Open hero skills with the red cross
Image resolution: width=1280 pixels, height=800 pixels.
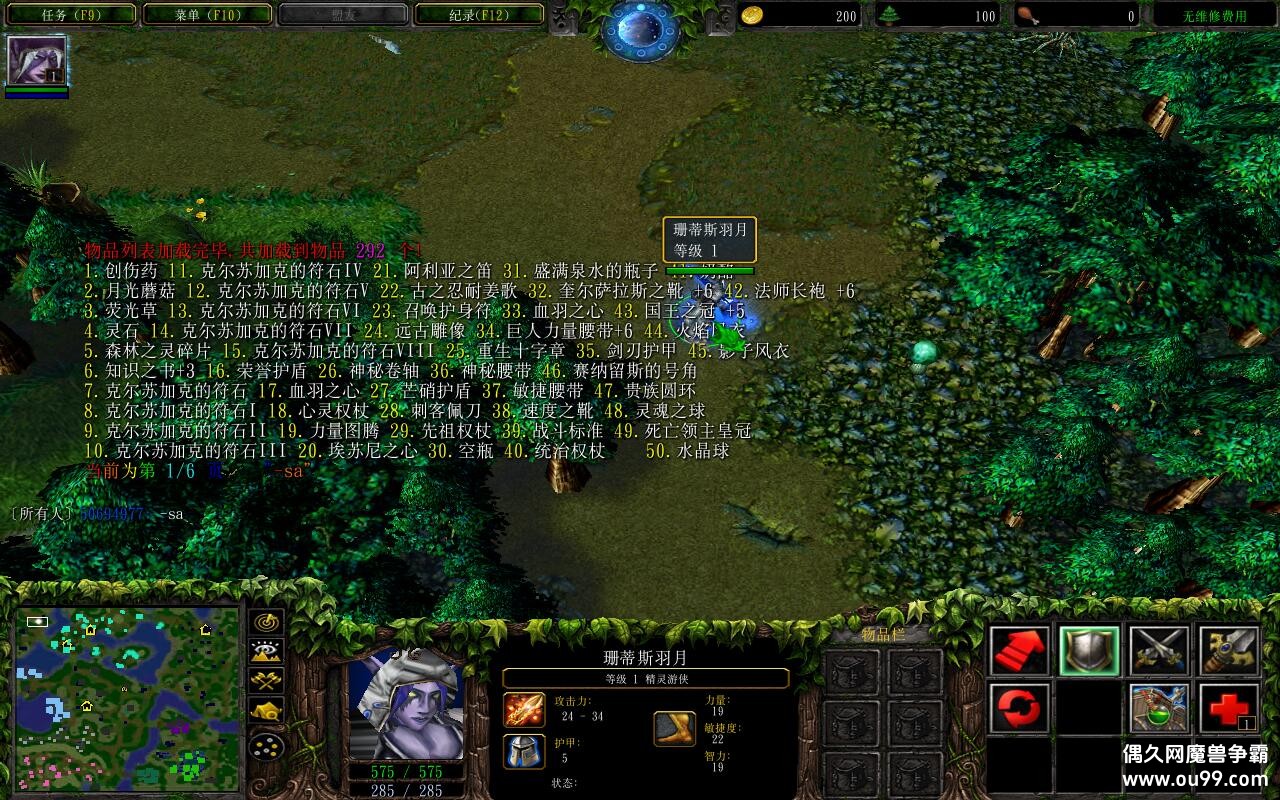(x=1229, y=708)
